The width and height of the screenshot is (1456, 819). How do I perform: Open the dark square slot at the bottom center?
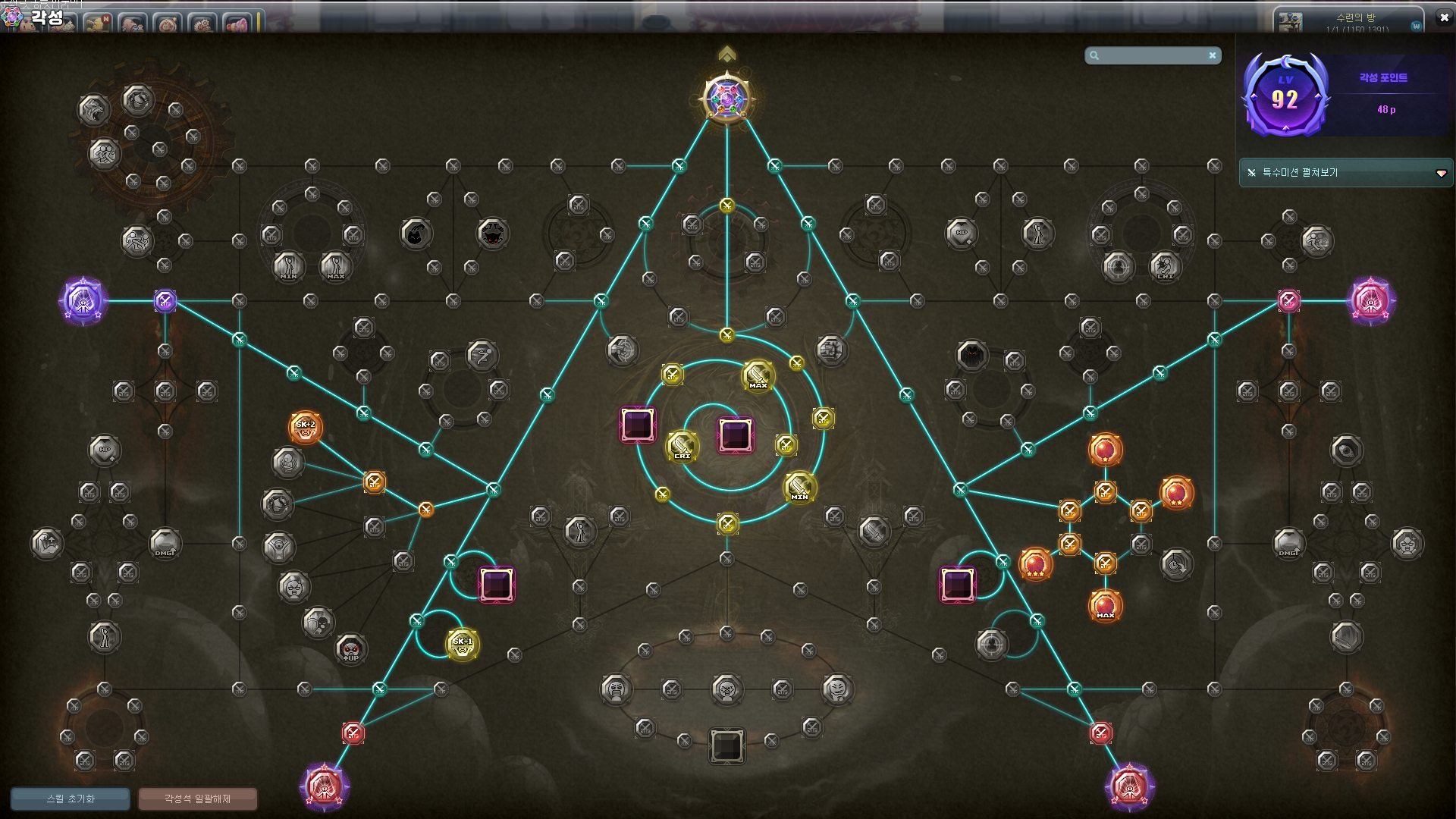(726, 746)
